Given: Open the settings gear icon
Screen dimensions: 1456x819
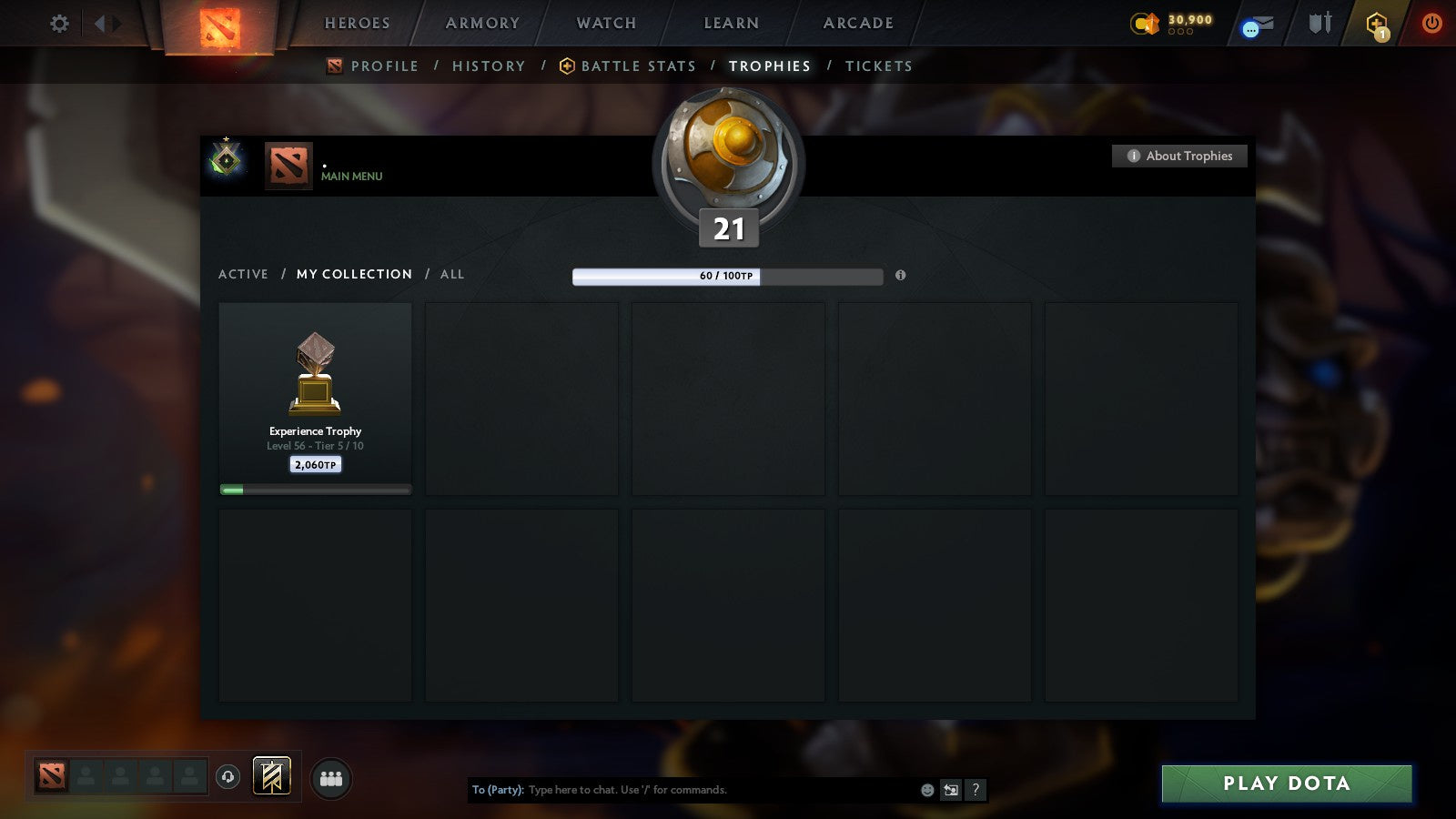Looking at the screenshot, I should 59,25.
